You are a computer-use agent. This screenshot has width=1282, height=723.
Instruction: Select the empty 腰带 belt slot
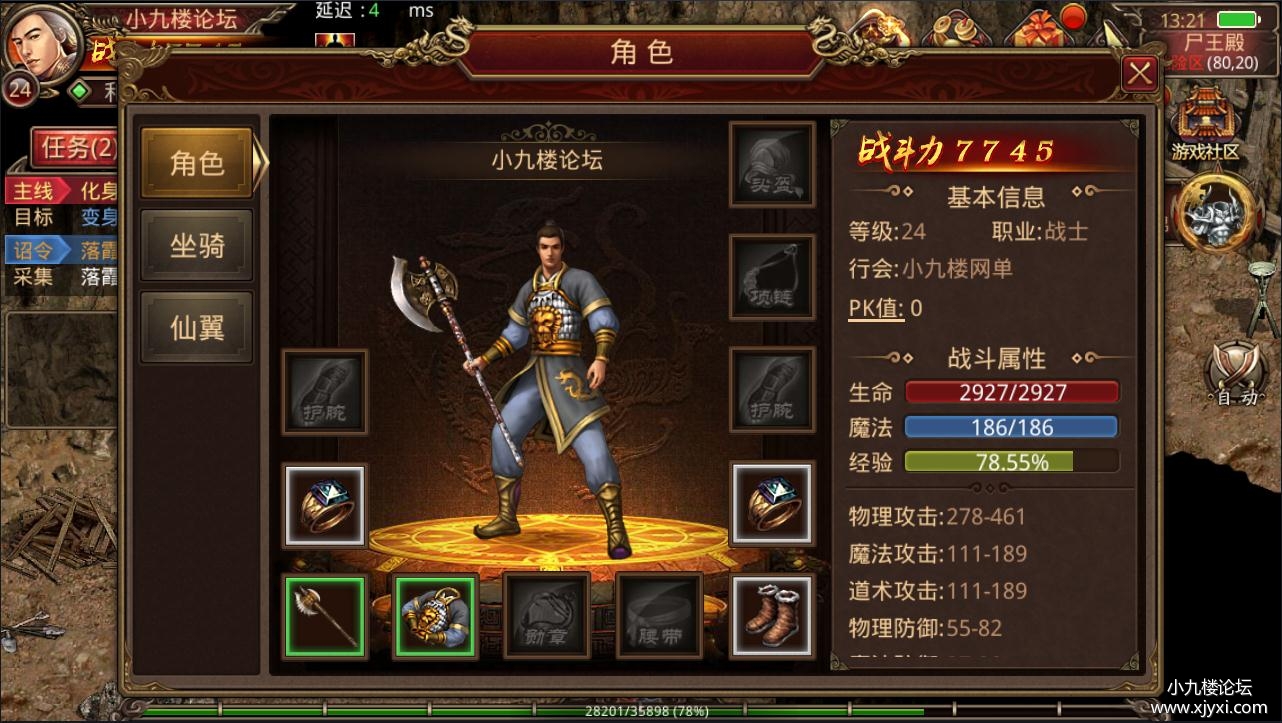[x=659, y=616]
